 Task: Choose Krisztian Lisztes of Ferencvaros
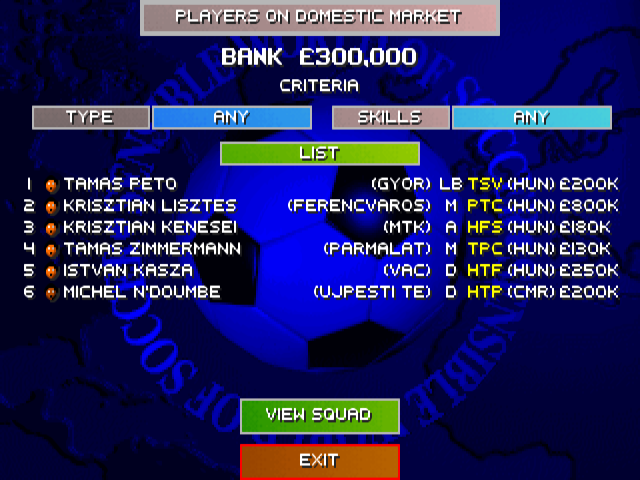coord(149,206)
